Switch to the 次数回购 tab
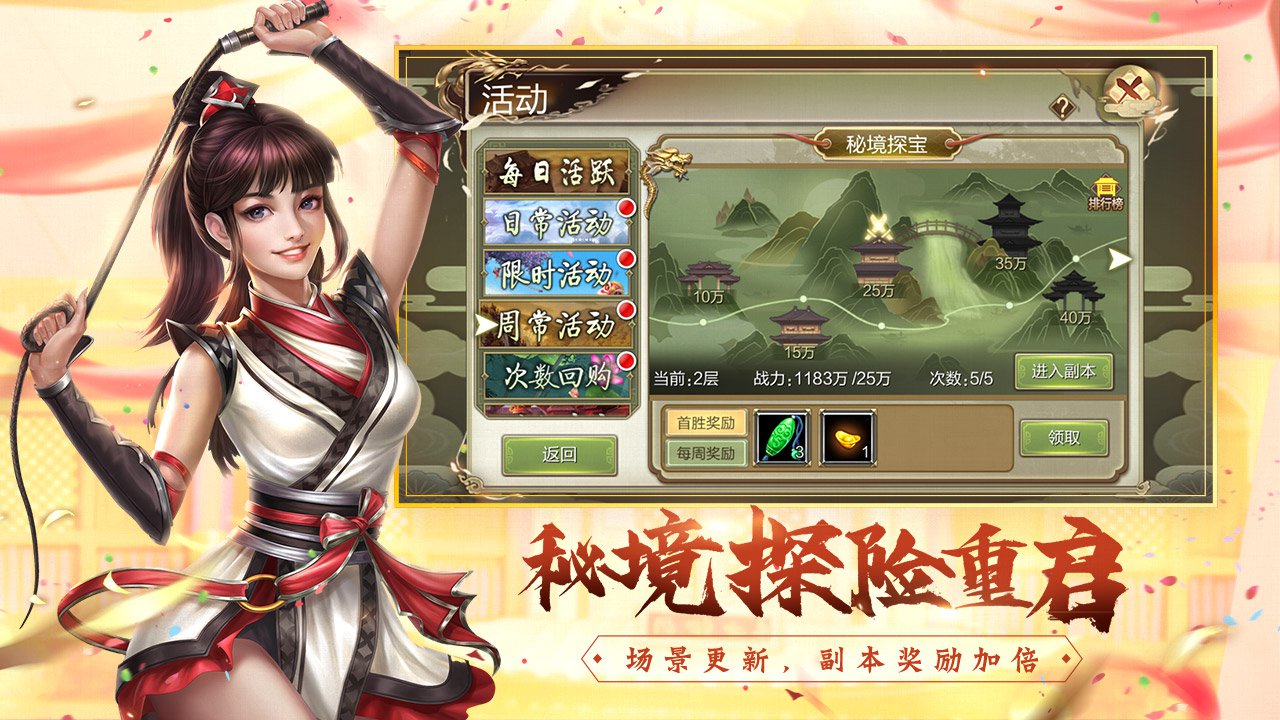Screen dimensions: 1280x720 tap(558, 376)
